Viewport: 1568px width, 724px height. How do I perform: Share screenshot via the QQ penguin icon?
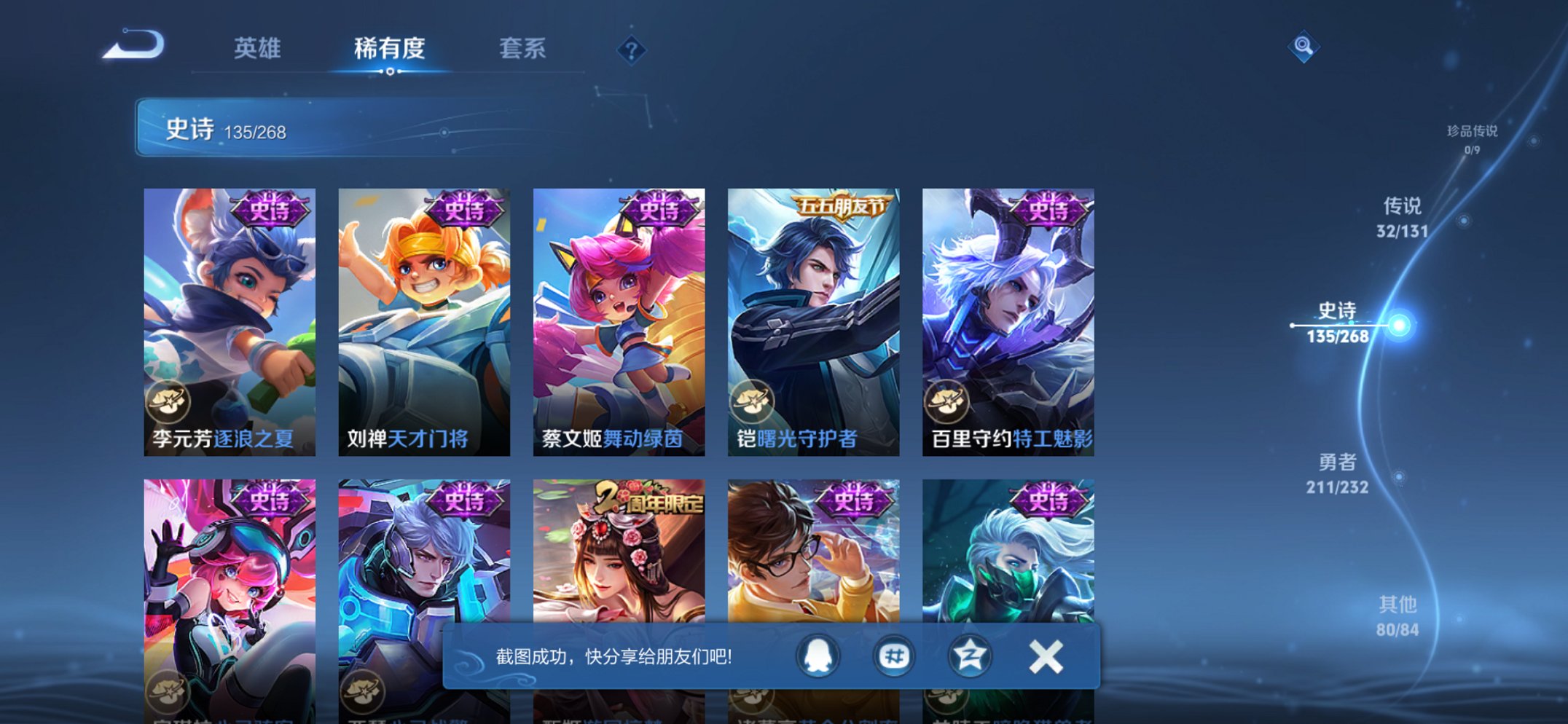(819, 655)
